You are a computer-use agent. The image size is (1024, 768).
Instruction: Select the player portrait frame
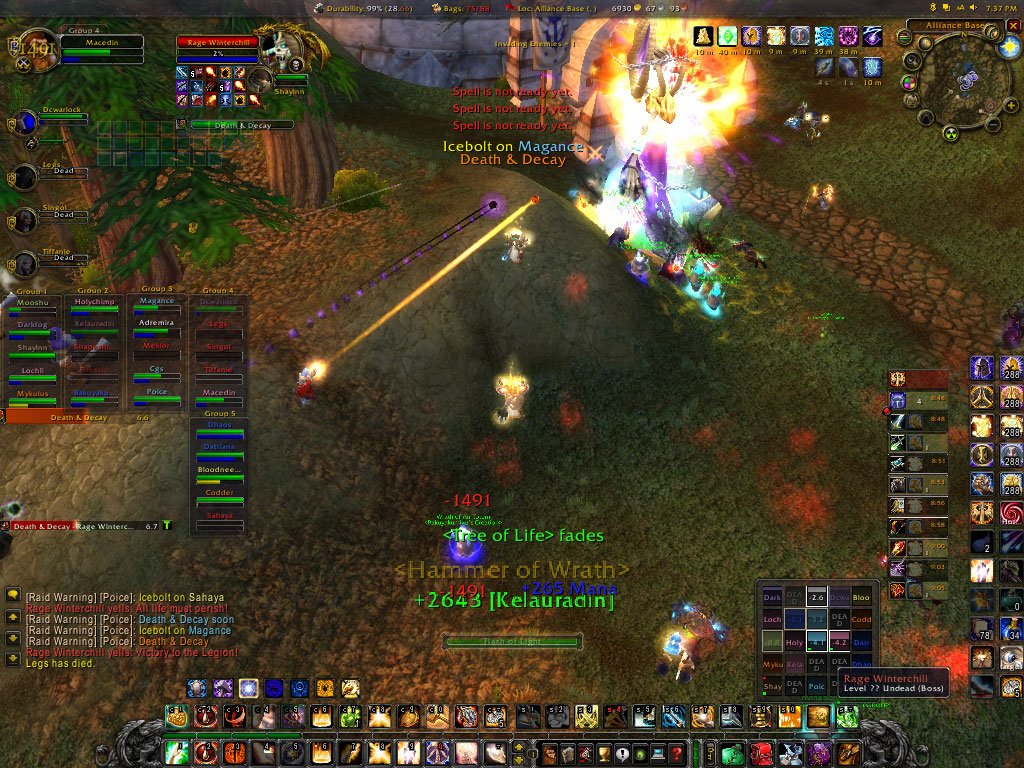37,48
